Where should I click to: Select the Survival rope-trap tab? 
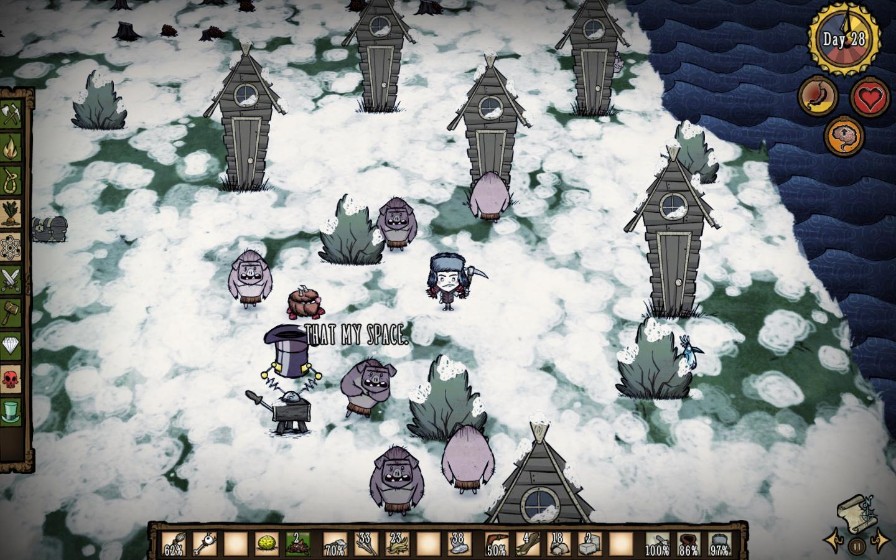[11, 180]
